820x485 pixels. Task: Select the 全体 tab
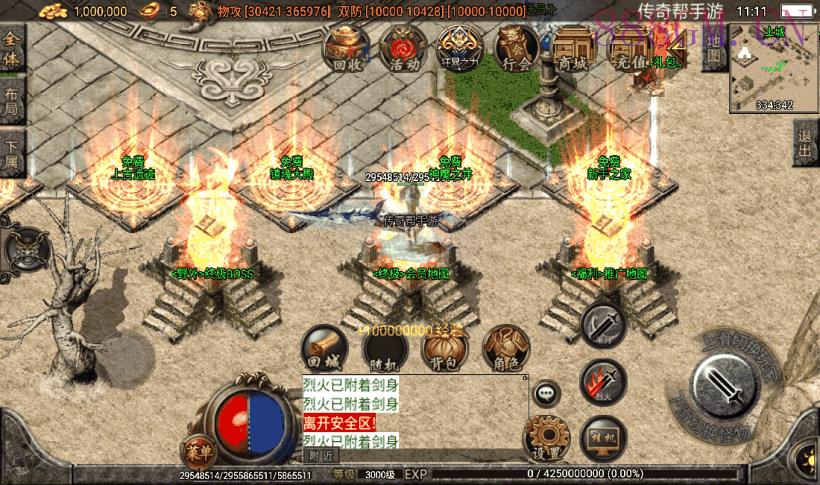point(12,50)
